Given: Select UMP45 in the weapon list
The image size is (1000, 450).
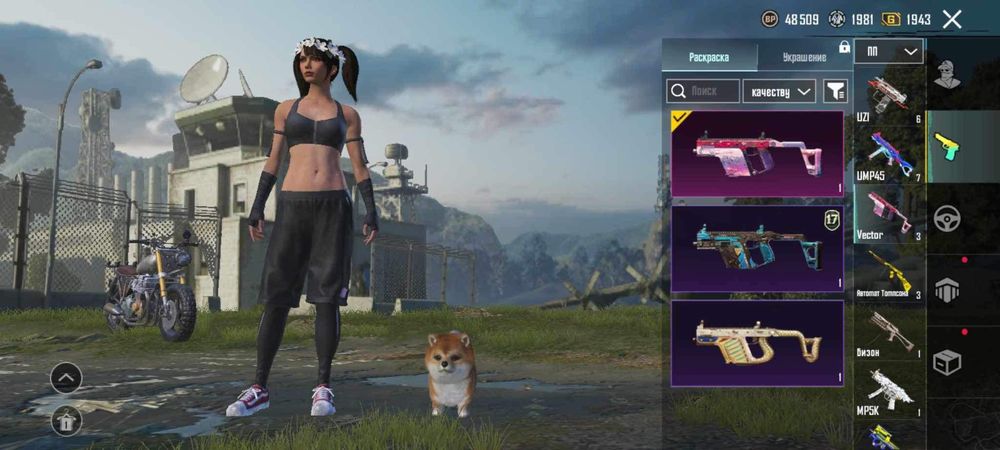Looking at the screenshot, I should pos(889,156).
